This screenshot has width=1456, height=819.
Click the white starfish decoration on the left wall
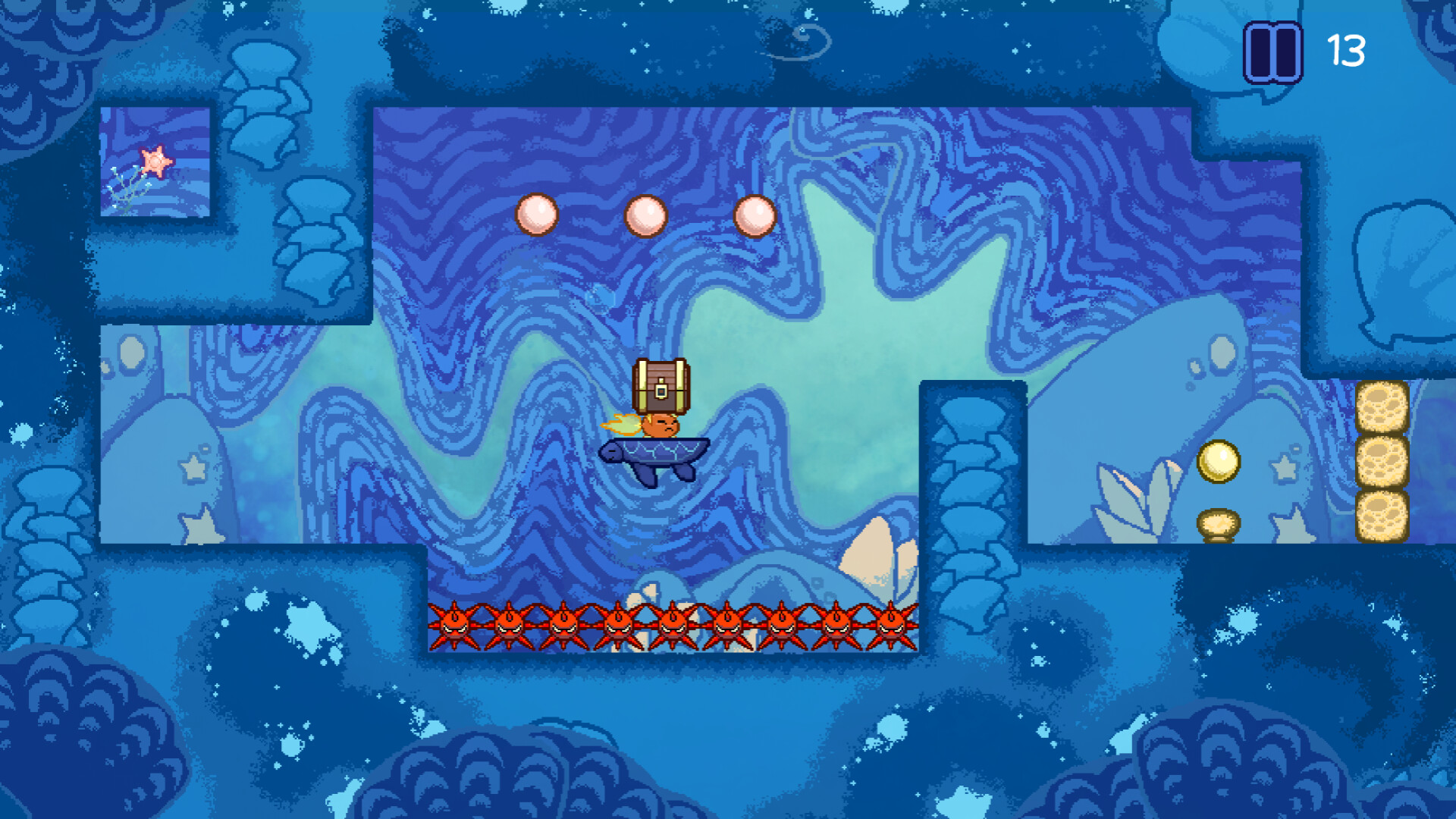(x=196, y=470)
